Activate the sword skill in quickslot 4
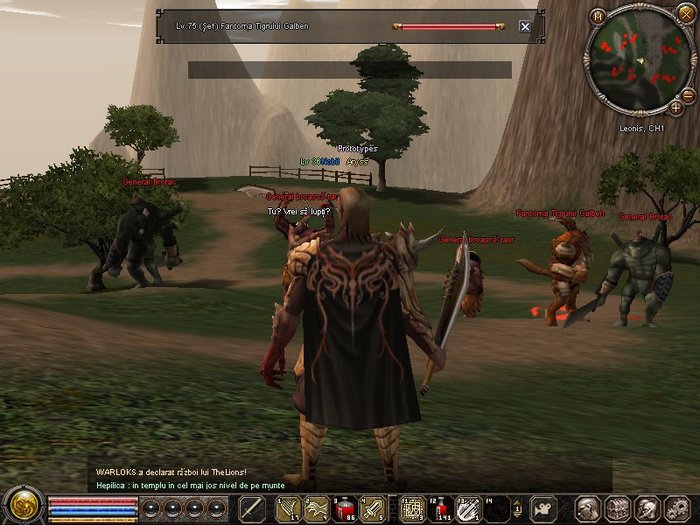This screenshot has height=525, width=700. pyautogui.click(x=372, y=508)
